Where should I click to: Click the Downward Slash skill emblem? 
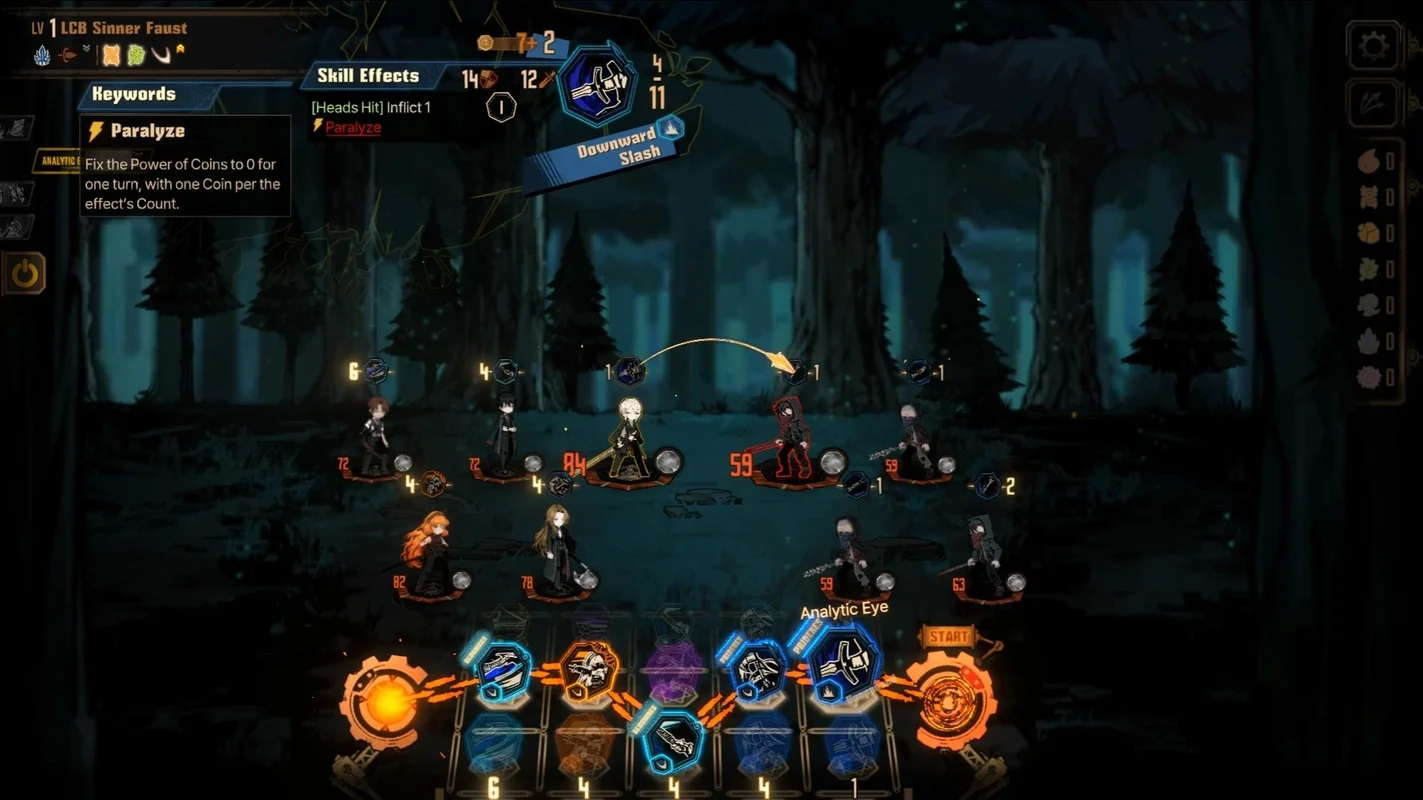click(596, 85)
